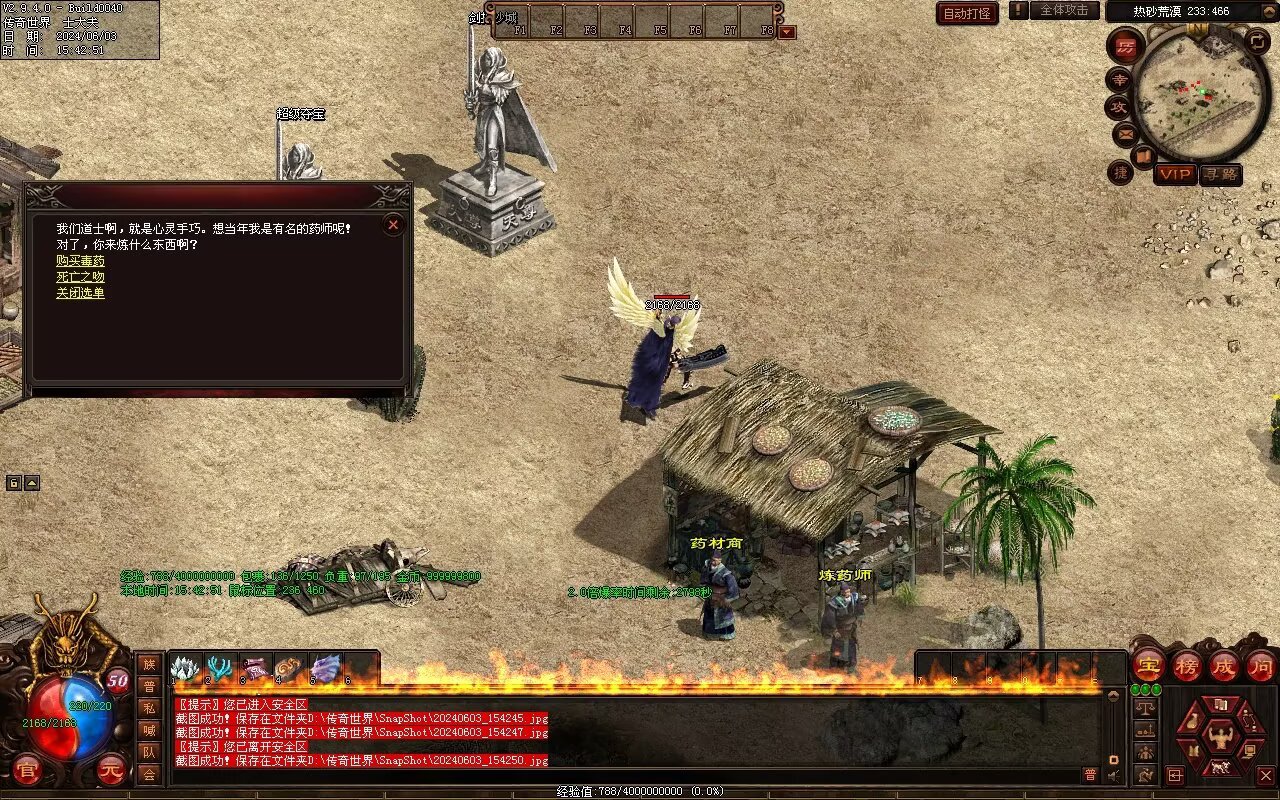
Task: Switch to the 私 private chat channel
Action: [149, 707]
